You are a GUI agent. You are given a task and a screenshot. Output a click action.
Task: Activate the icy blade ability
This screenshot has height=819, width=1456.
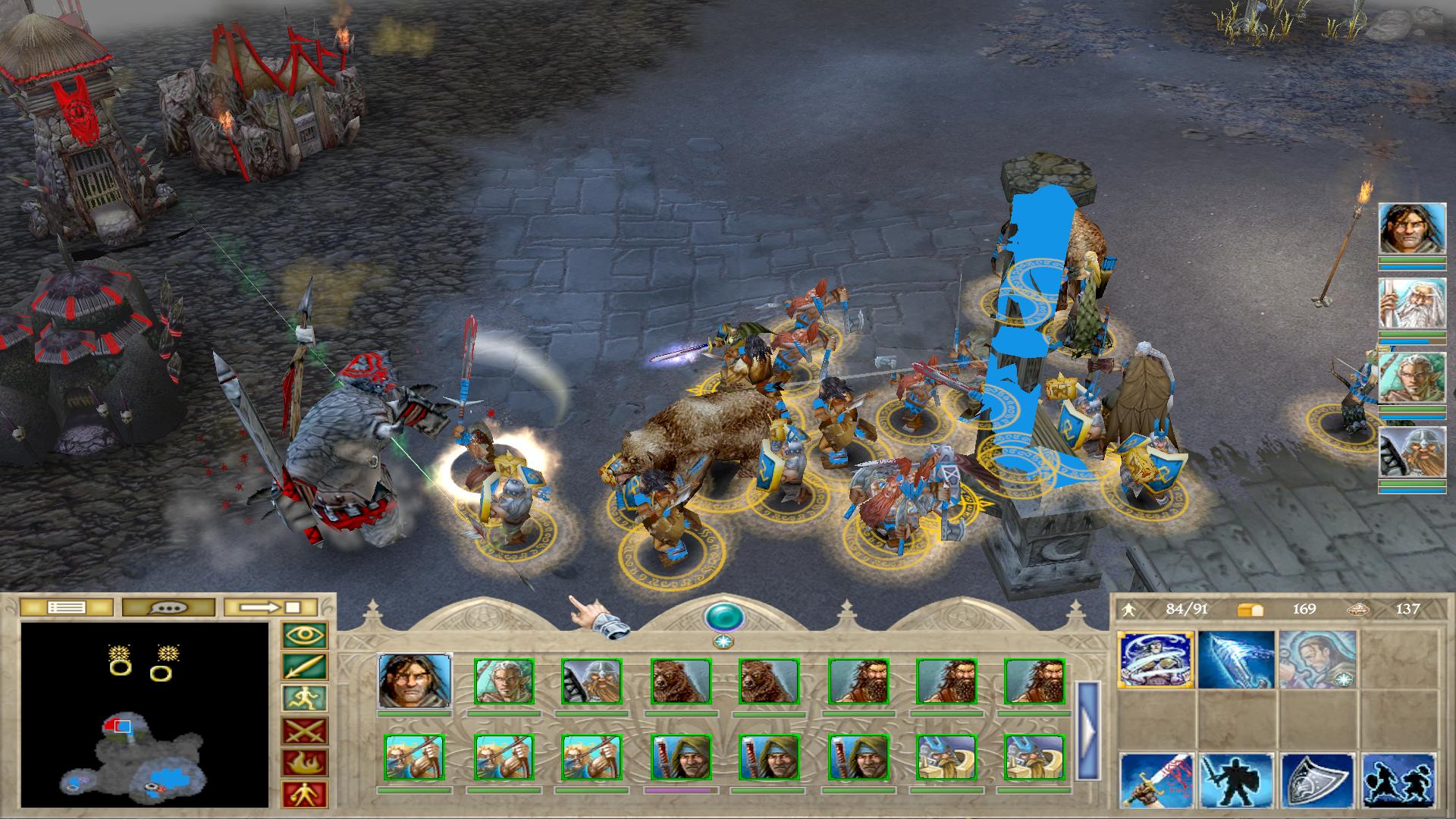(1236, 659)
